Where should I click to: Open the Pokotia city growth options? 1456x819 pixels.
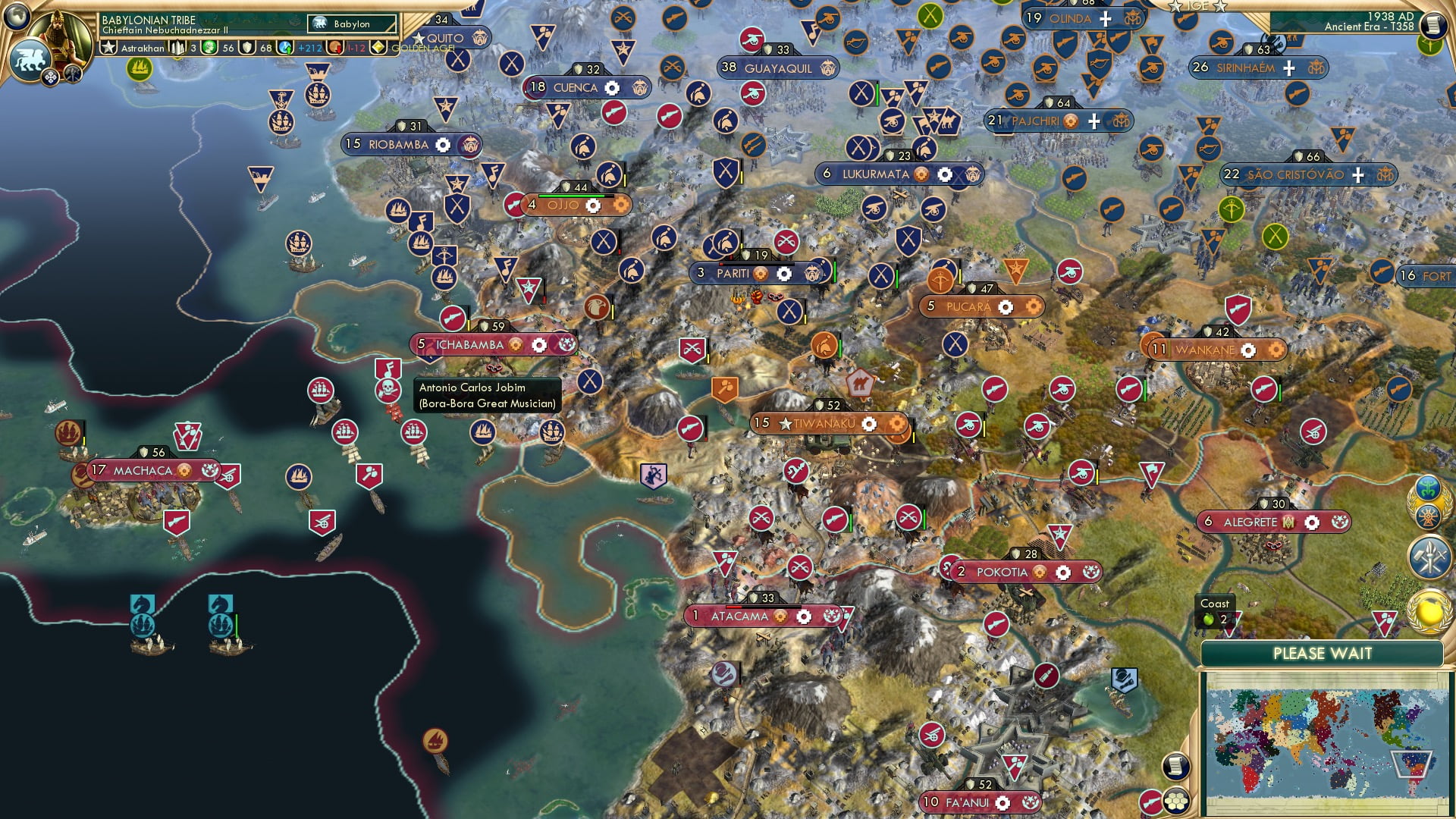click(1040, 573)
